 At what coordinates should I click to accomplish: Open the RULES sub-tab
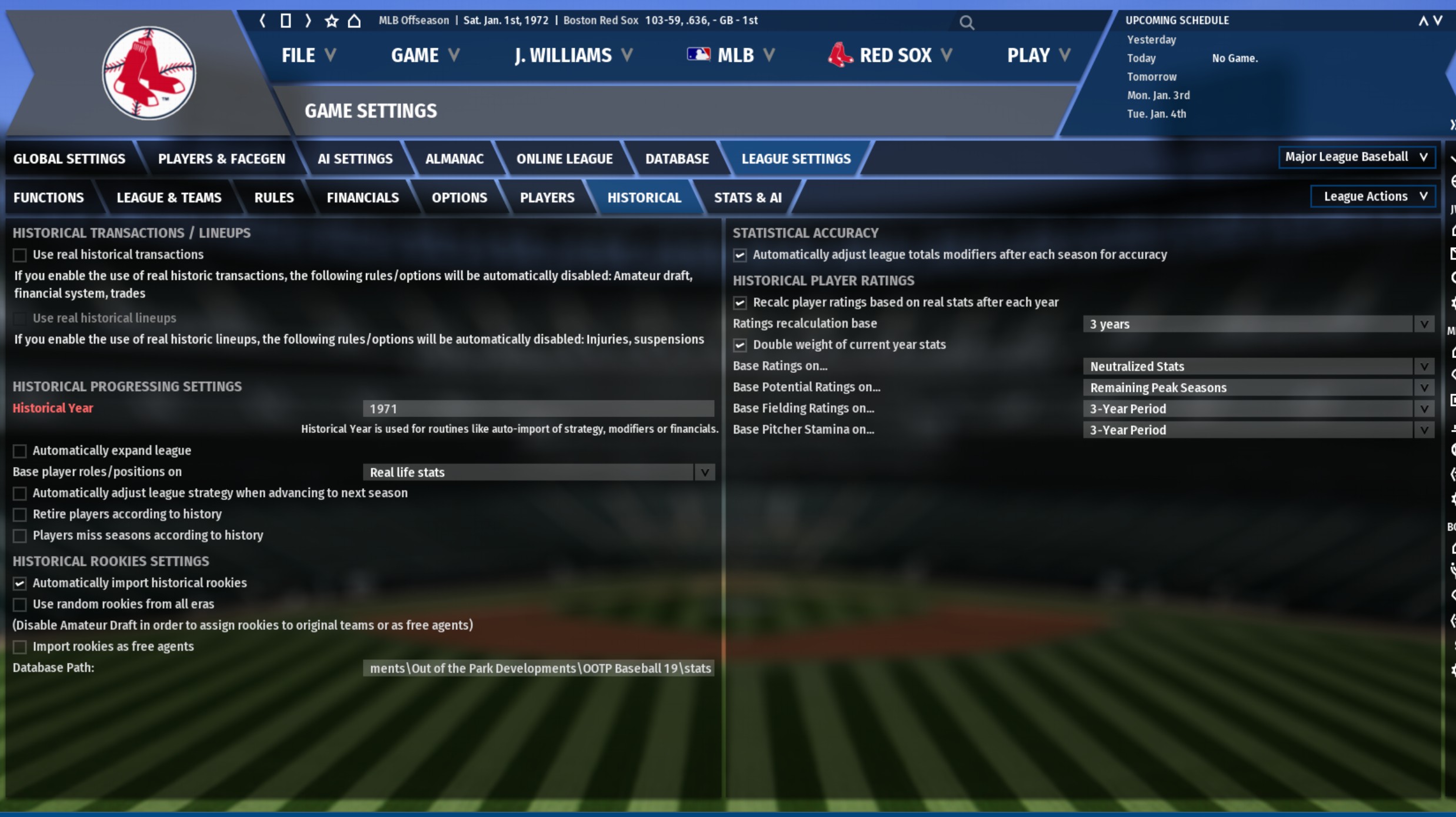[x=274, y=198]
